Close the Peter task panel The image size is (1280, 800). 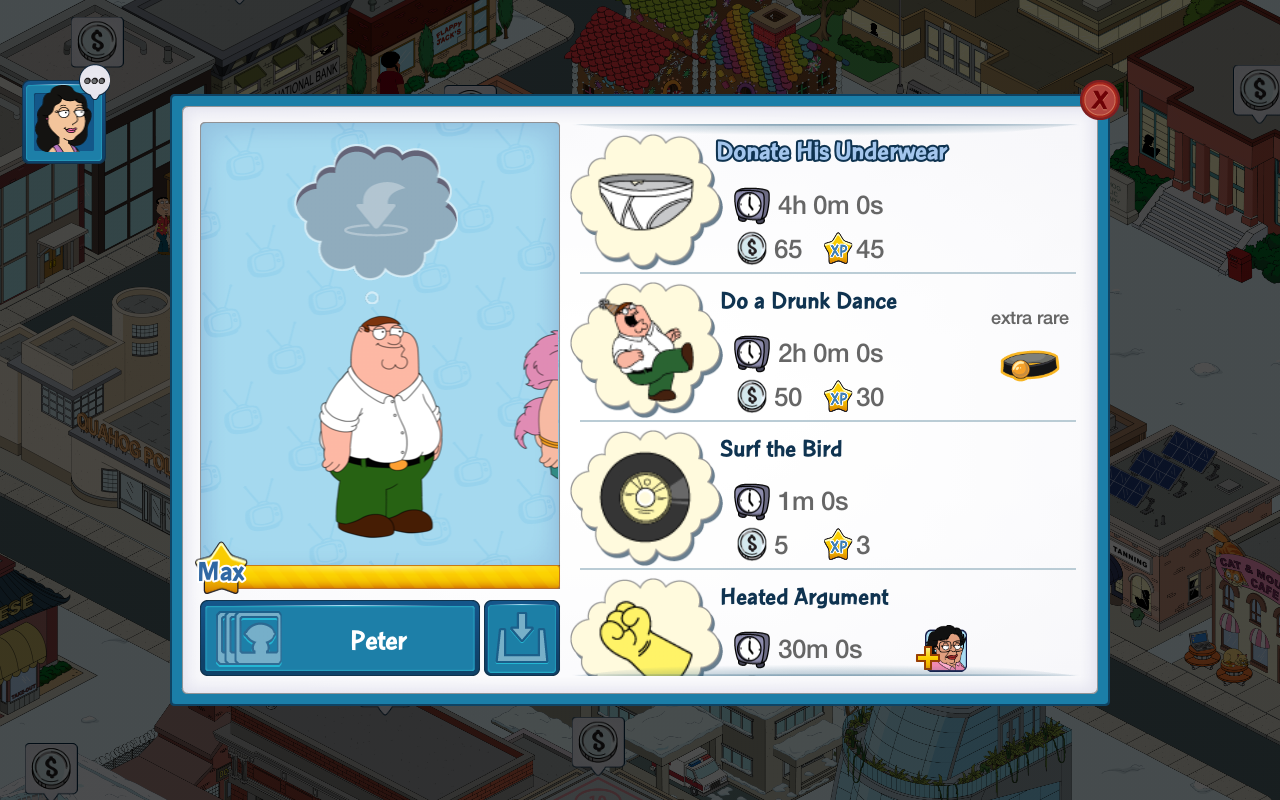click(x=1099, y=100)
